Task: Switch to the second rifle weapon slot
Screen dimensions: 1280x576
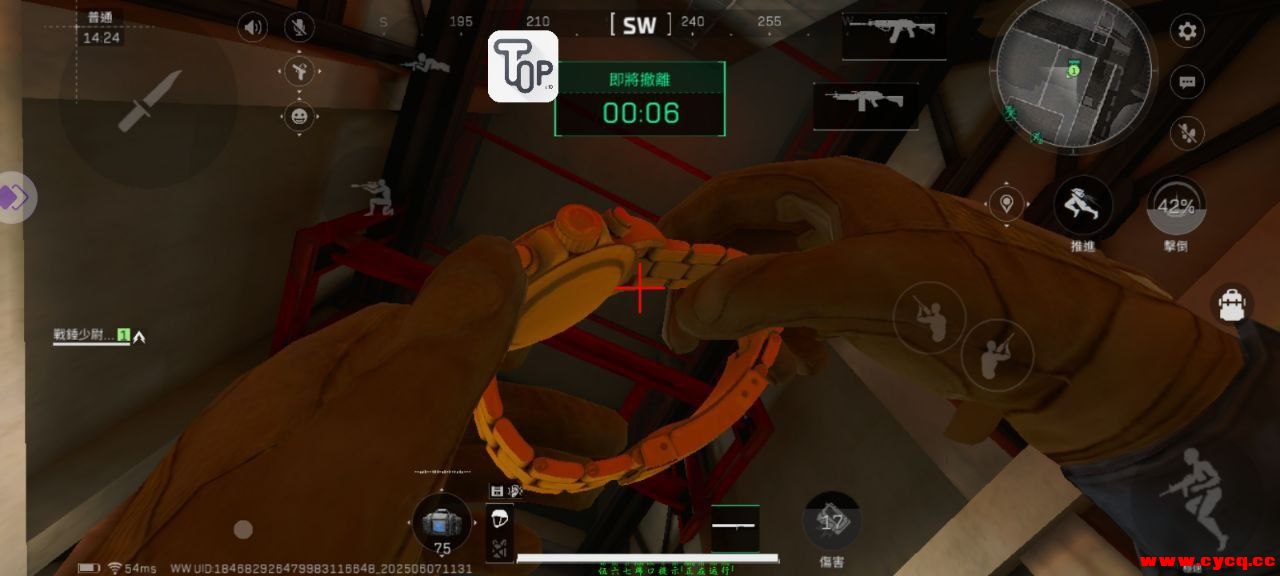Action: 866,104
